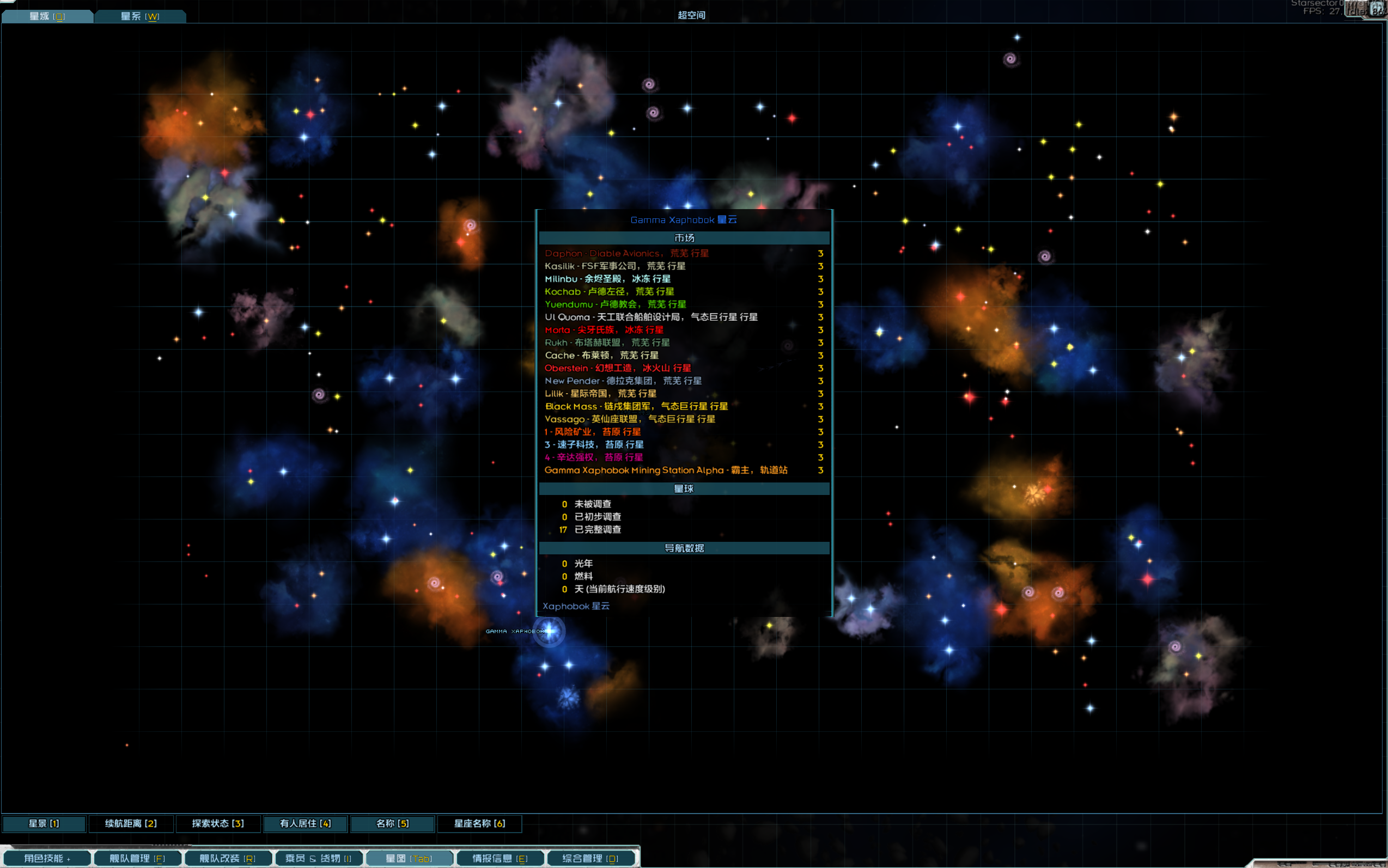This screenshot has height=868, width=1388.
Task: Open the 综合管理 command screen
Action: pos(590,858)
